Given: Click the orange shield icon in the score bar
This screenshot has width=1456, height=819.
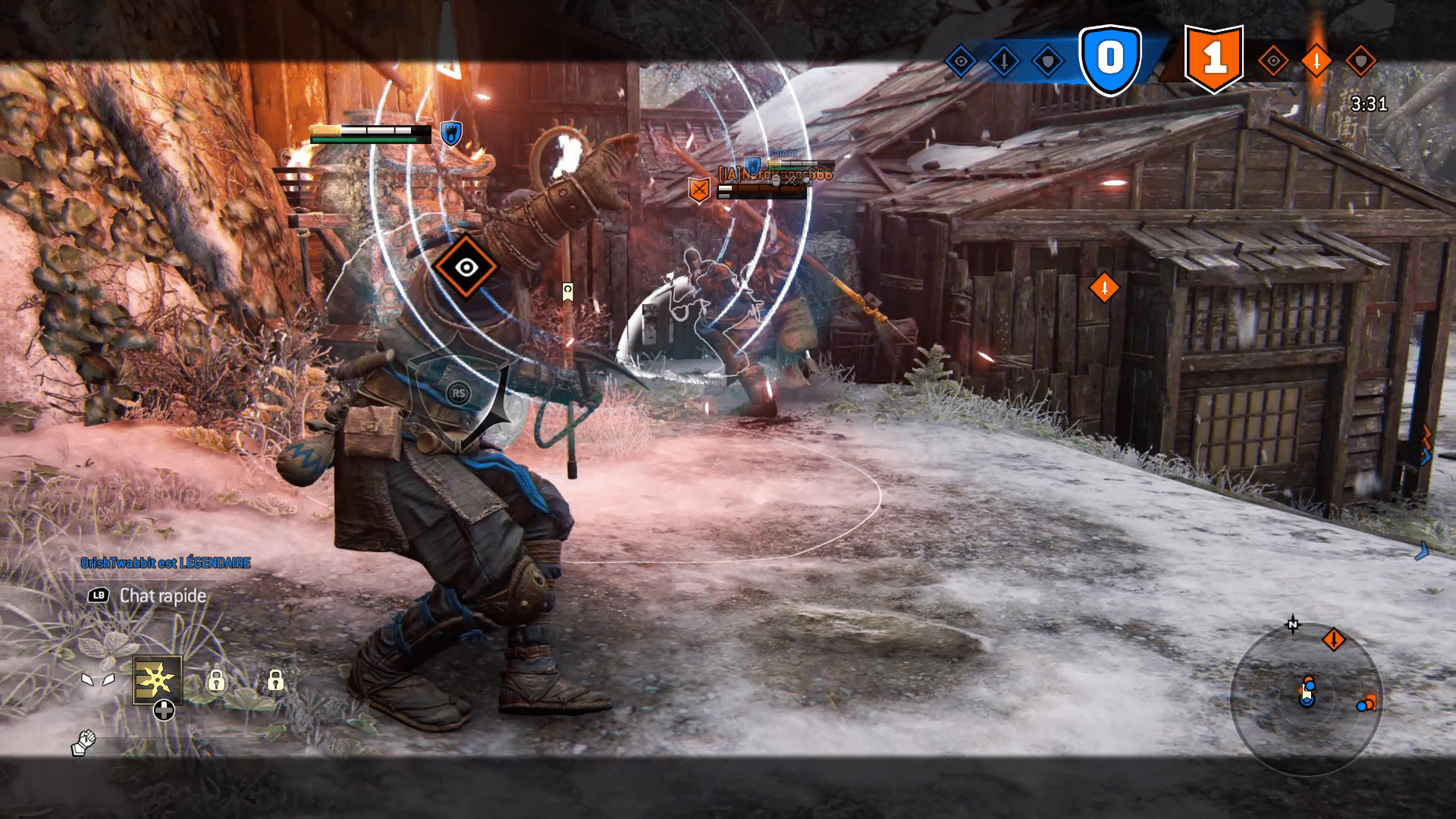Looking at the screenshot, I should click(x=1360, y=61).
